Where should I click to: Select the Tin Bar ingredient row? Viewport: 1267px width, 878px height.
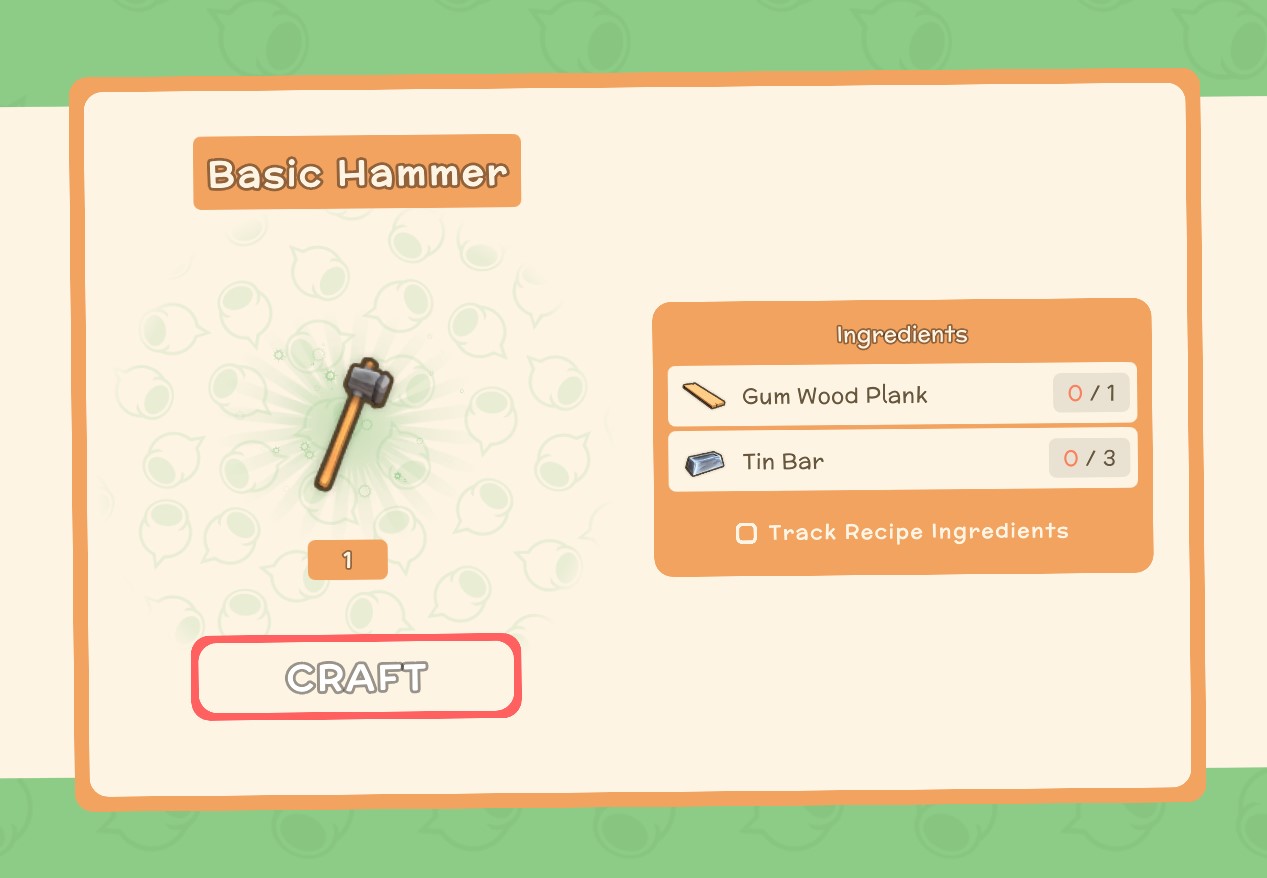pos(902,460)
